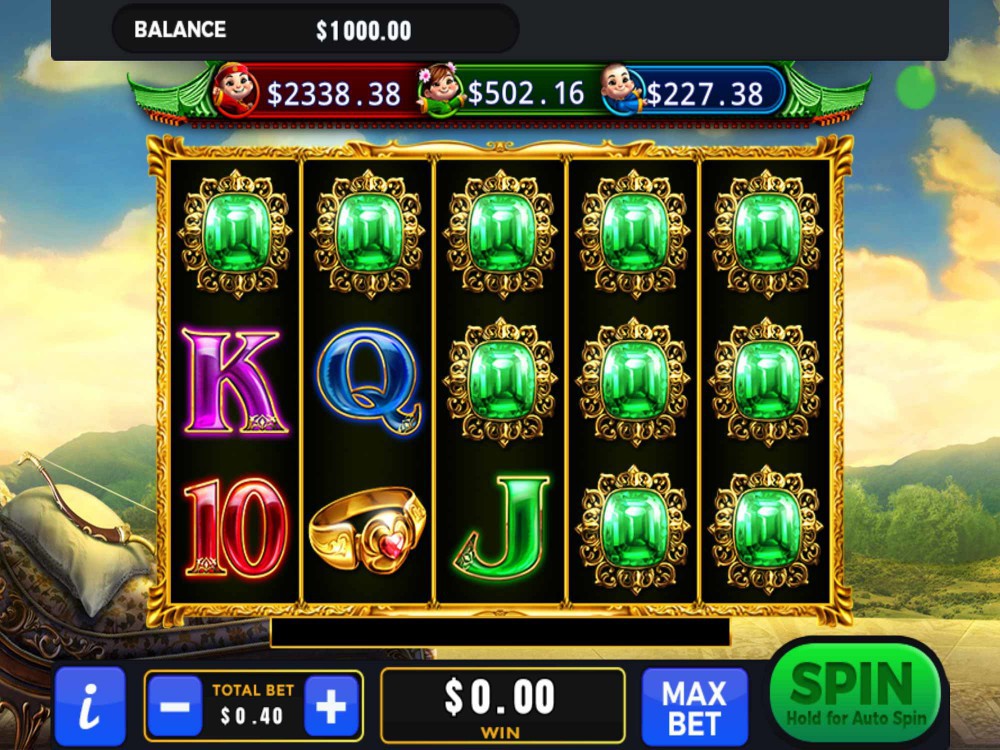Open the info paytable button
The width and height of the screenshot is (1000, 750).
pos(90,706)
